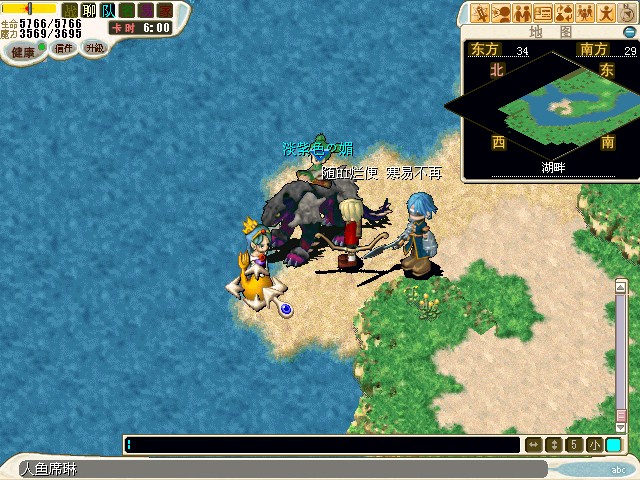The width and height of the screenshot is (640, 480).
Task: Click the isometric minimap of 湖畔
Action: point(547,104)
